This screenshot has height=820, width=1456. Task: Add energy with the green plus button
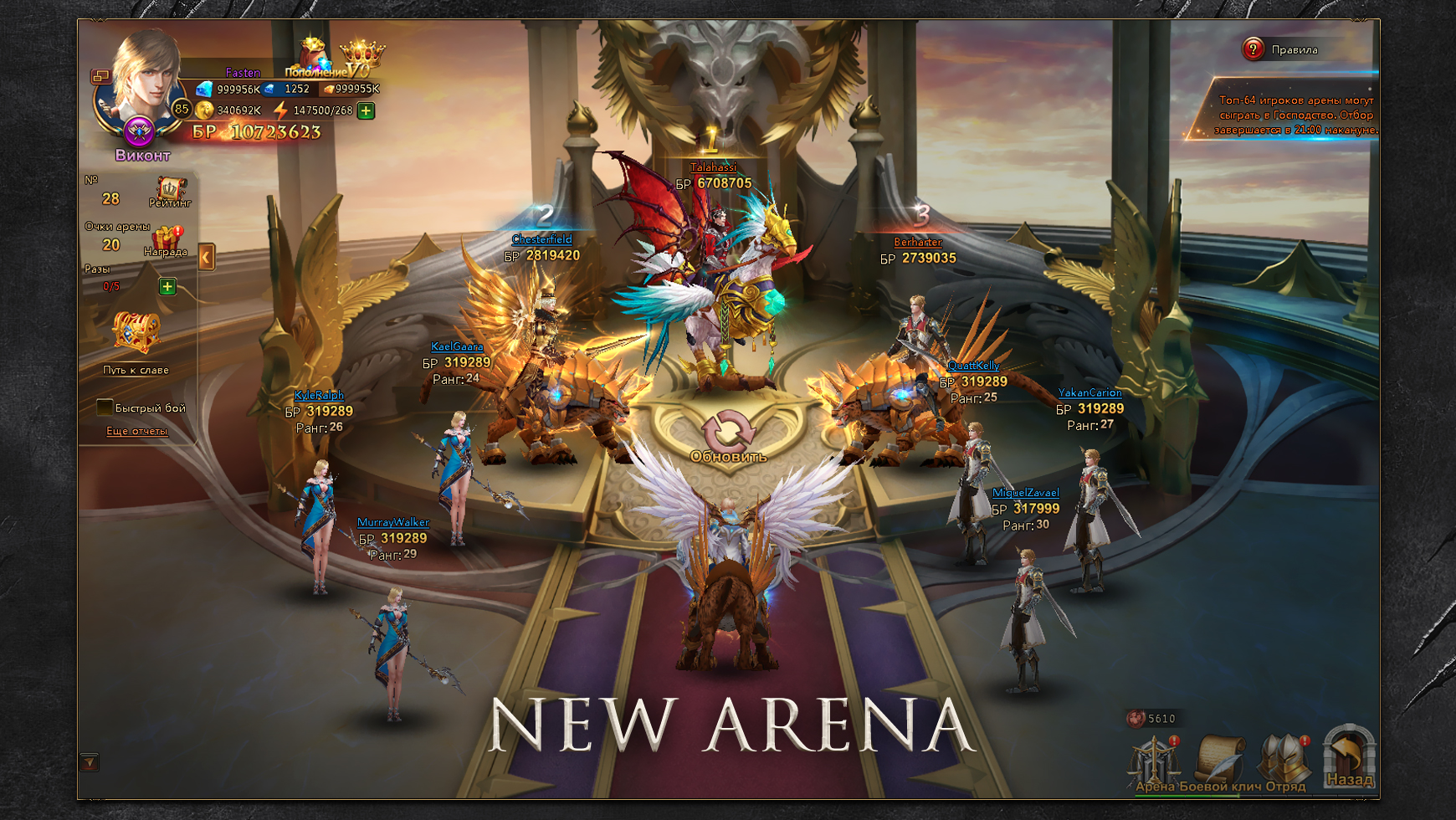pyautogui.click(x=366, y=110)
